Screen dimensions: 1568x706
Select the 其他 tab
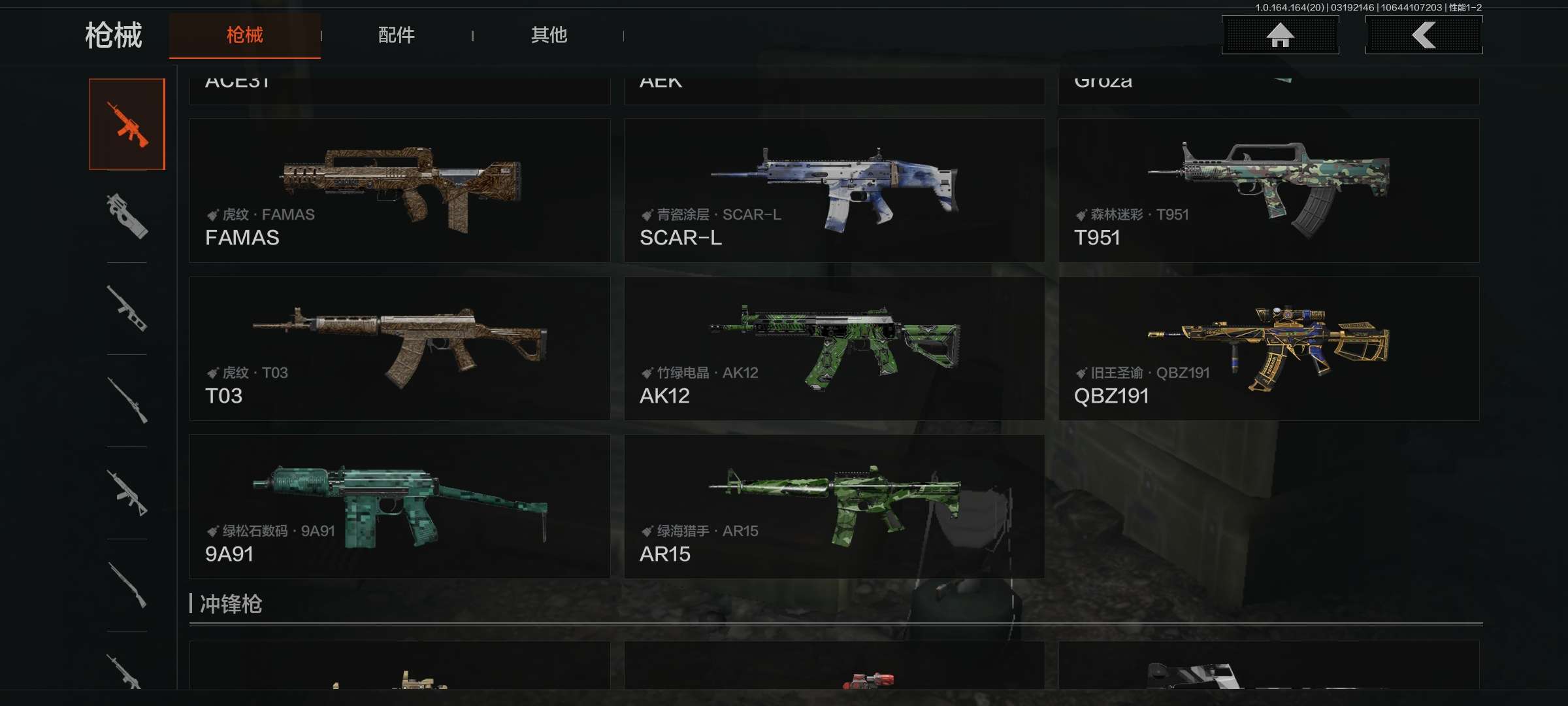[x=548, y=35]
